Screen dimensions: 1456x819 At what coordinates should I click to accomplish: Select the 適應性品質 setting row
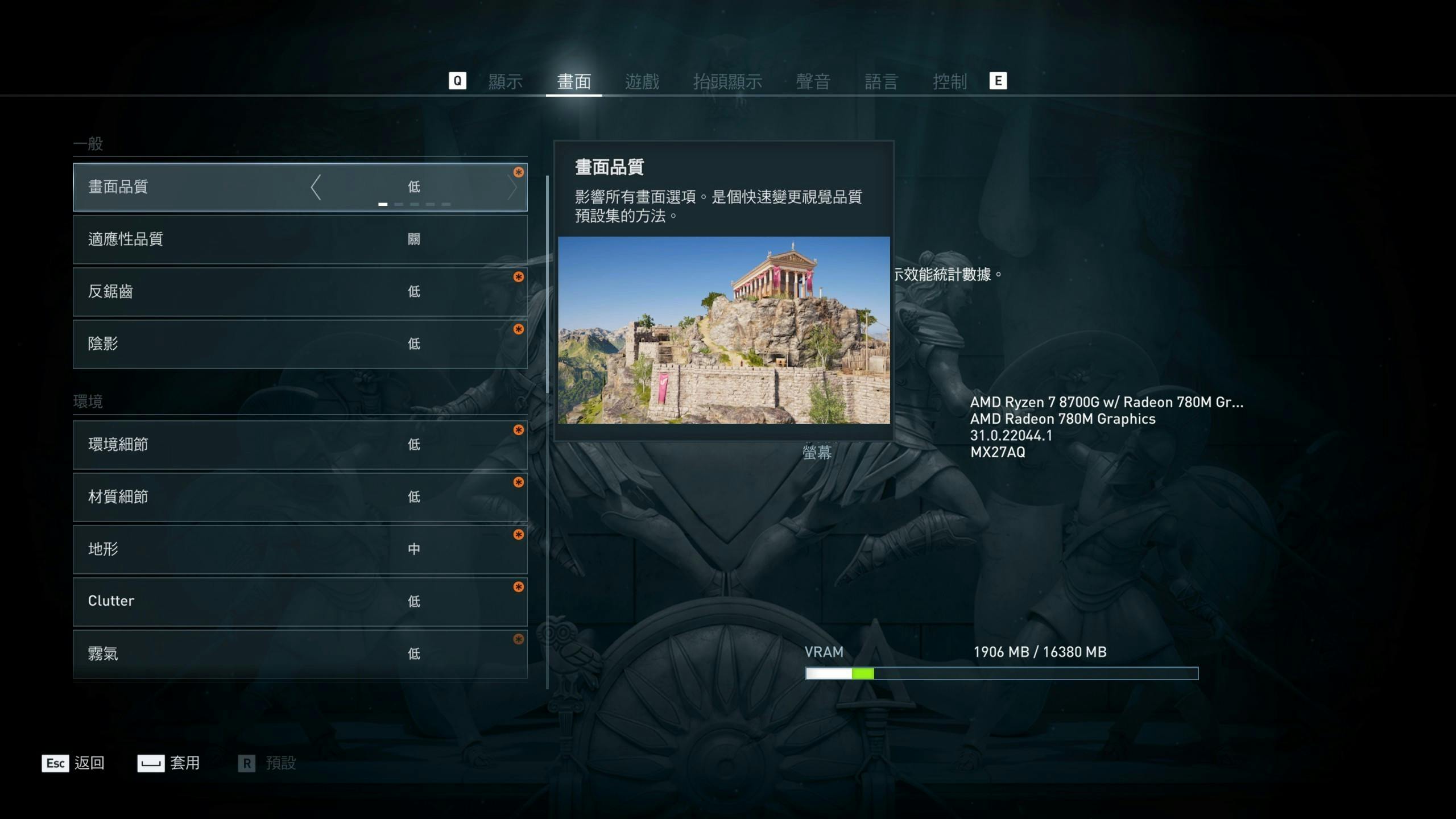pyautogui.click(x=300, y=239)
